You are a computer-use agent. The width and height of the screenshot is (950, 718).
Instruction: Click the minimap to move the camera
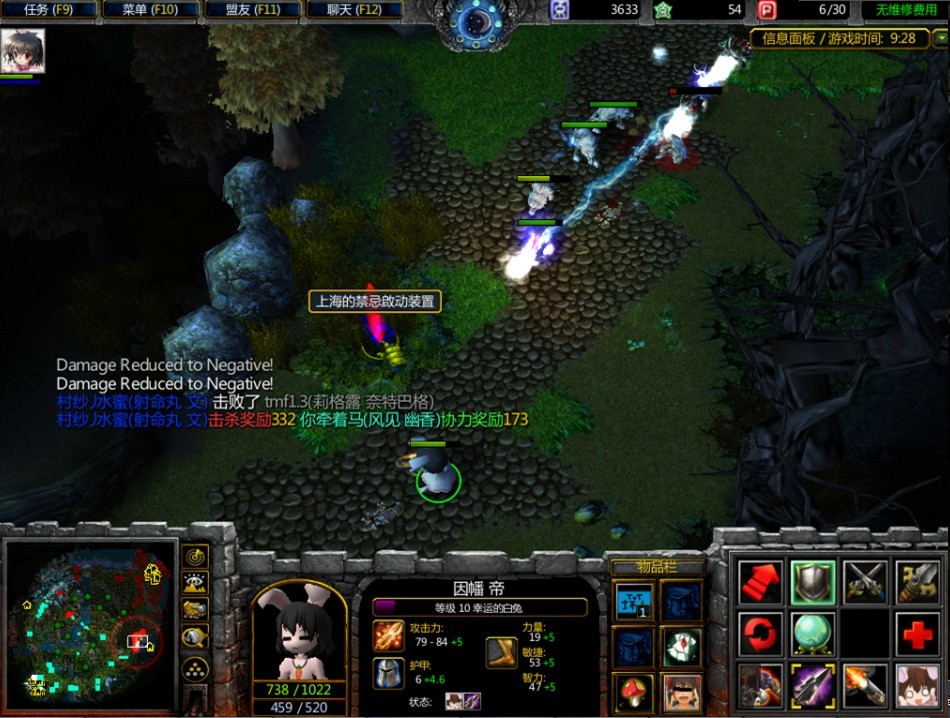click(90, 620)
